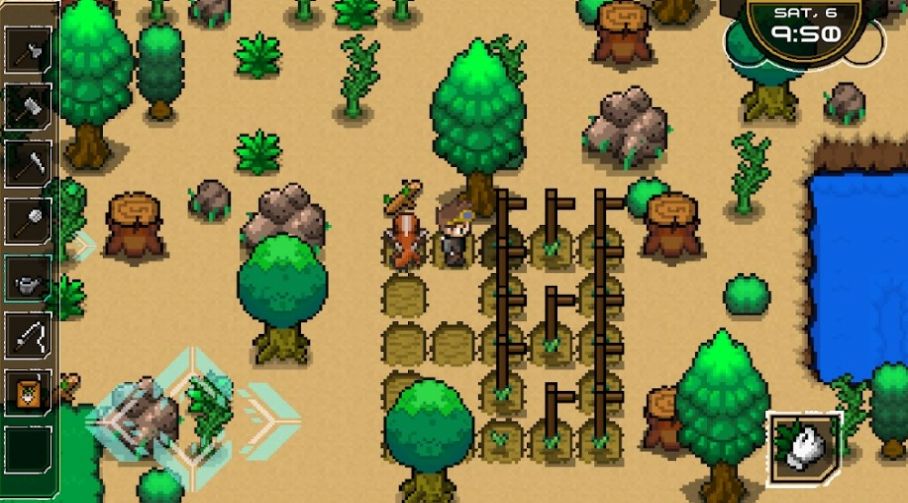Select the hammer tool slot

(29, 105)
